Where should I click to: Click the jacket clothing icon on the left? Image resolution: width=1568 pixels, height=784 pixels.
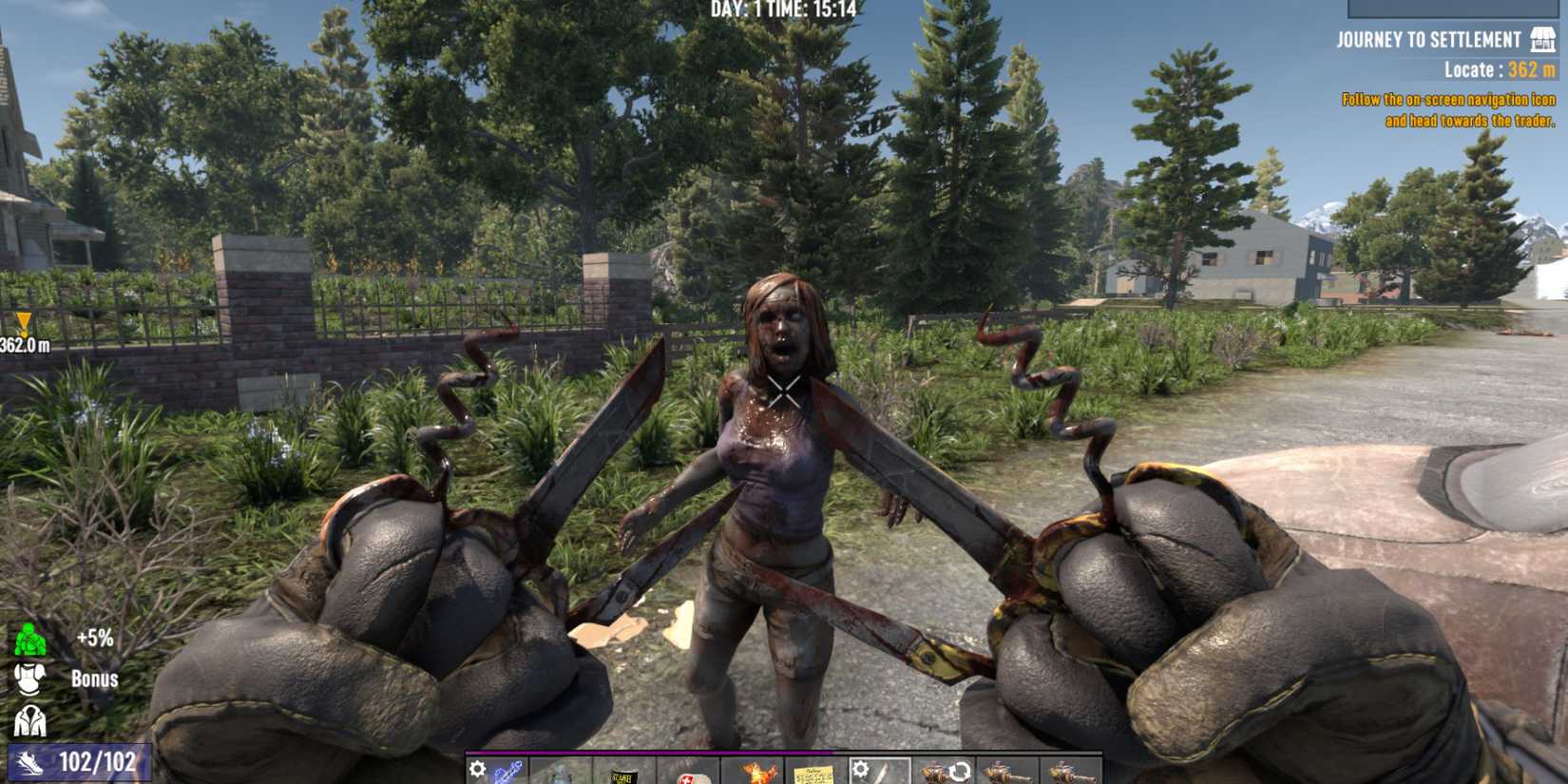click(x=29, y=719)
